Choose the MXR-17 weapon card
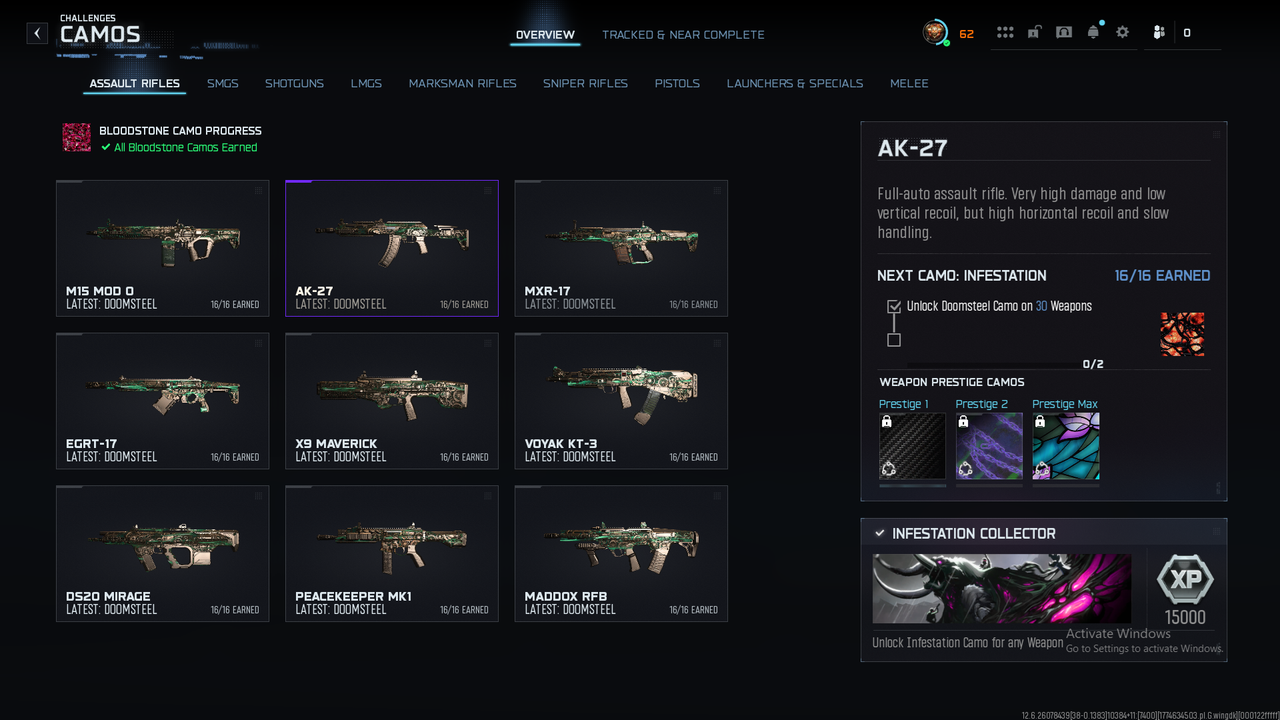 coord(621,248)
